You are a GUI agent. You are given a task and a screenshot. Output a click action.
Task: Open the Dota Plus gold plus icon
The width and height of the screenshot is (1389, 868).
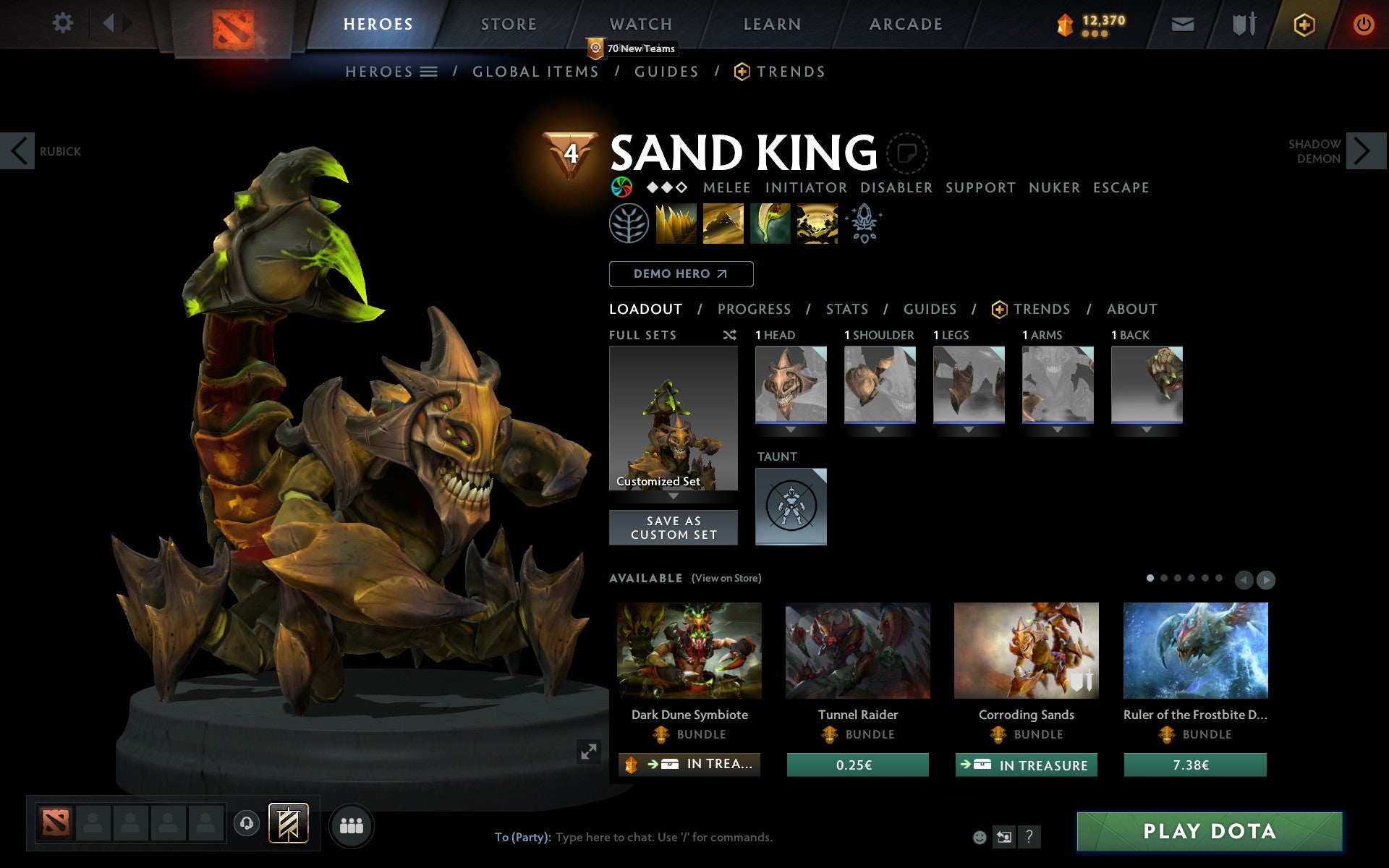pyautogui.click(x=1304, y=23)
